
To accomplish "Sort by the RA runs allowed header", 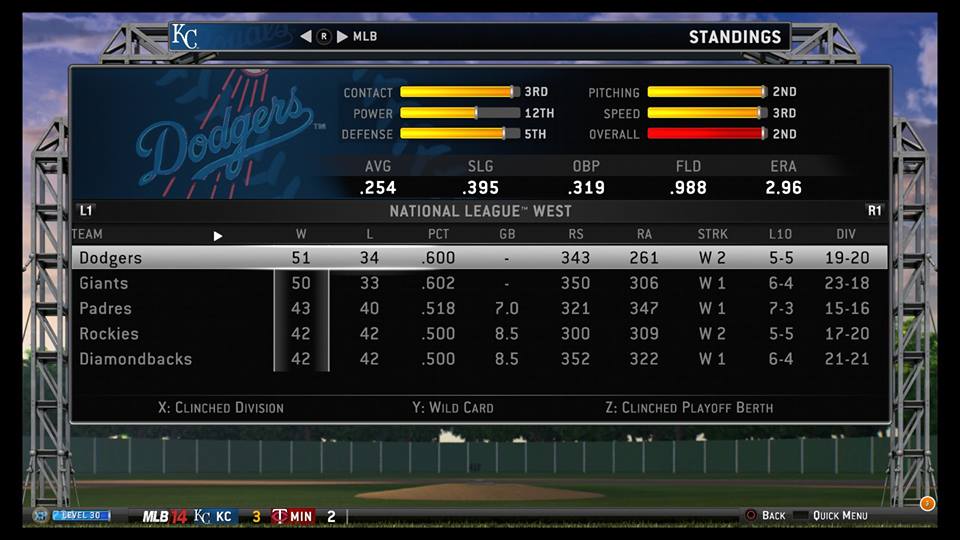I will pos(644,235).
